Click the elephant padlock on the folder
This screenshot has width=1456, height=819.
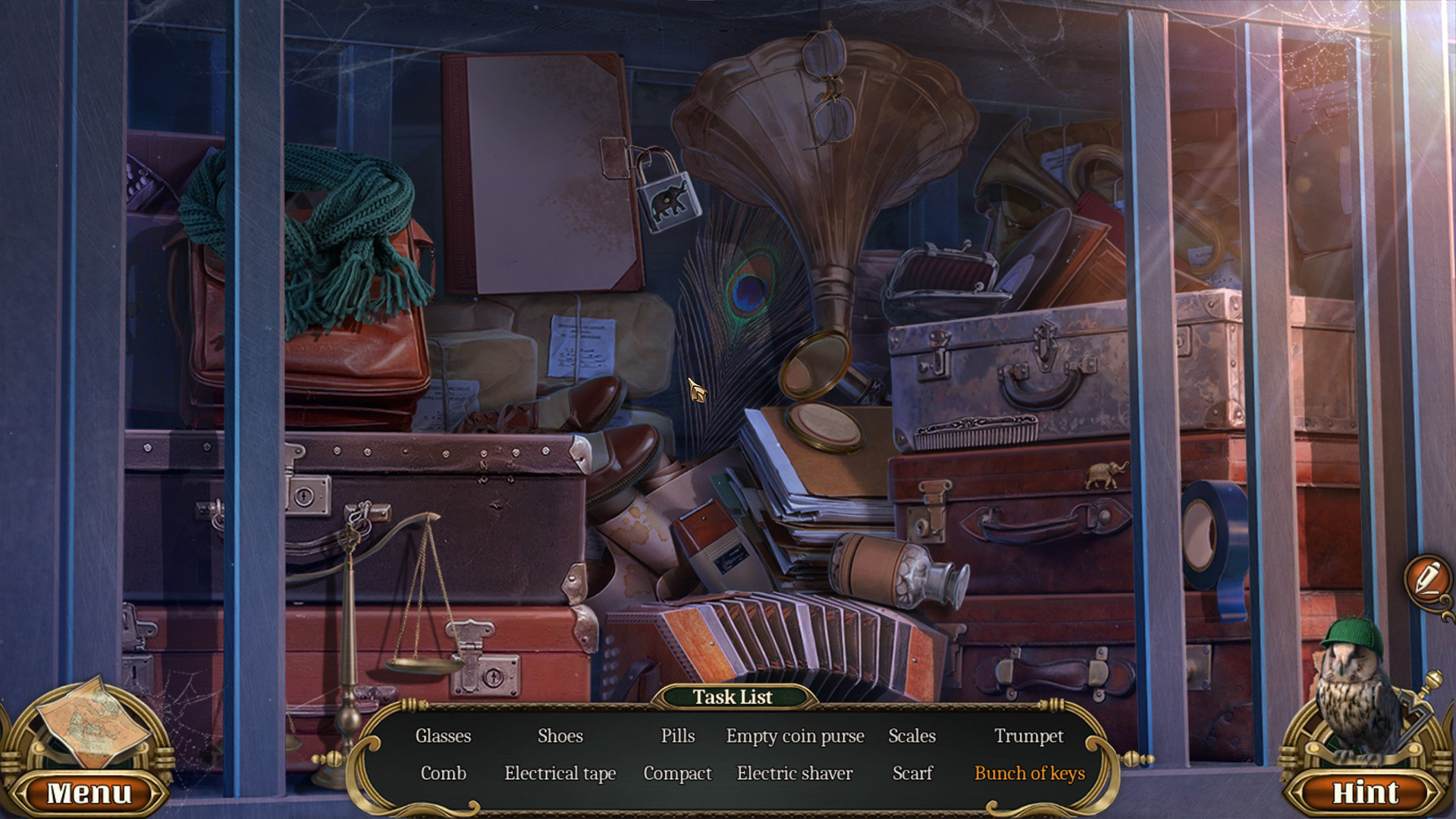[x=667, y=197]
